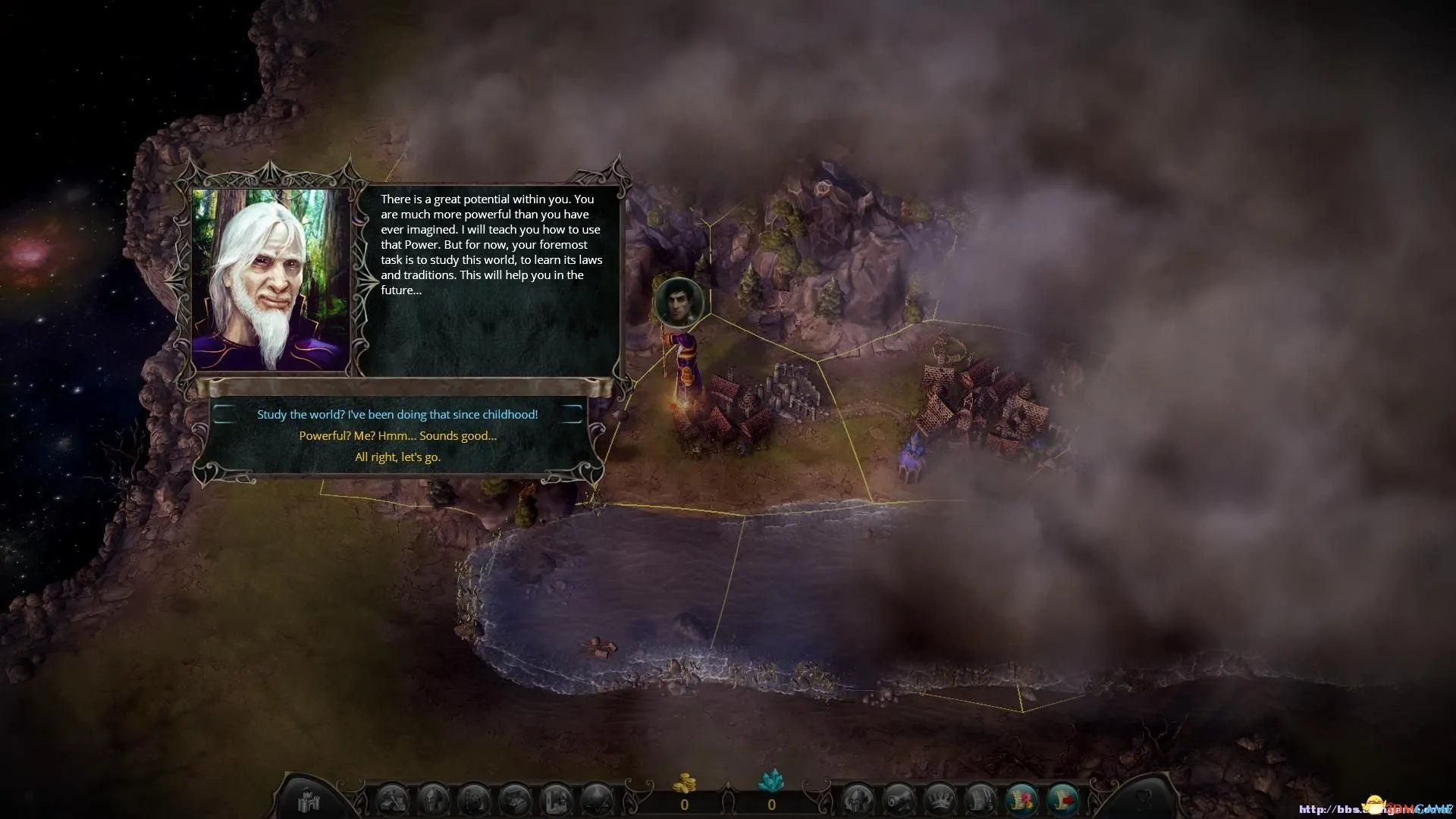Image resolution: width=1456 pixels, height=819 pixels.
Task: Reply "Powerful? Me? Hmm... Sounds good..."
Action: pos(397,436)
